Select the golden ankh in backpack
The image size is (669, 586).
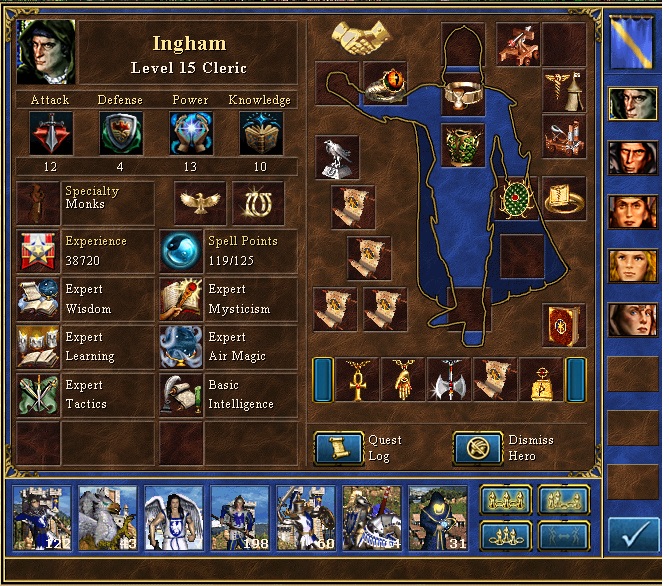tap(355, 379)
